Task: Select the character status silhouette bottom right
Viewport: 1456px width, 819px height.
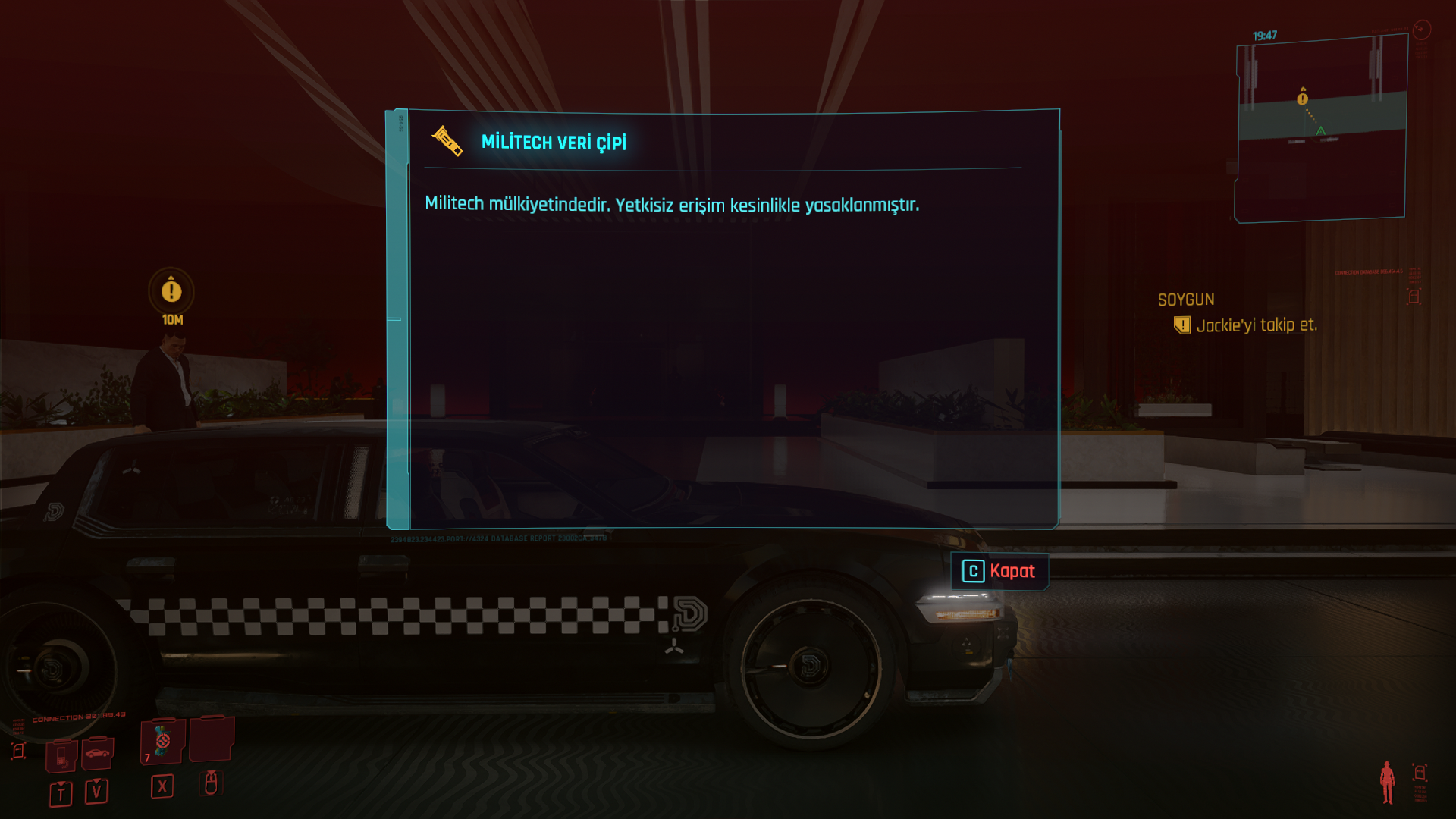Action: click(1388, 782)
